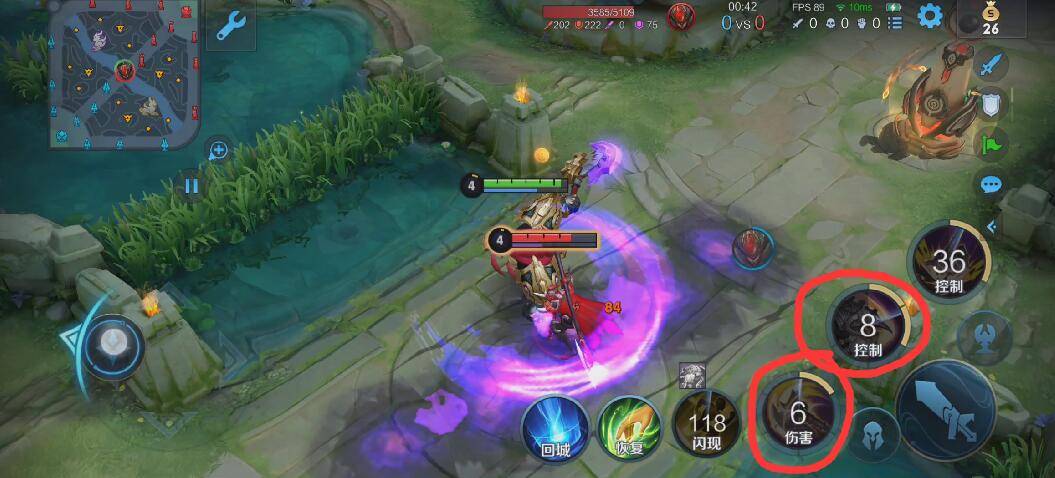Pause the game with the pause button

[191, 184]
